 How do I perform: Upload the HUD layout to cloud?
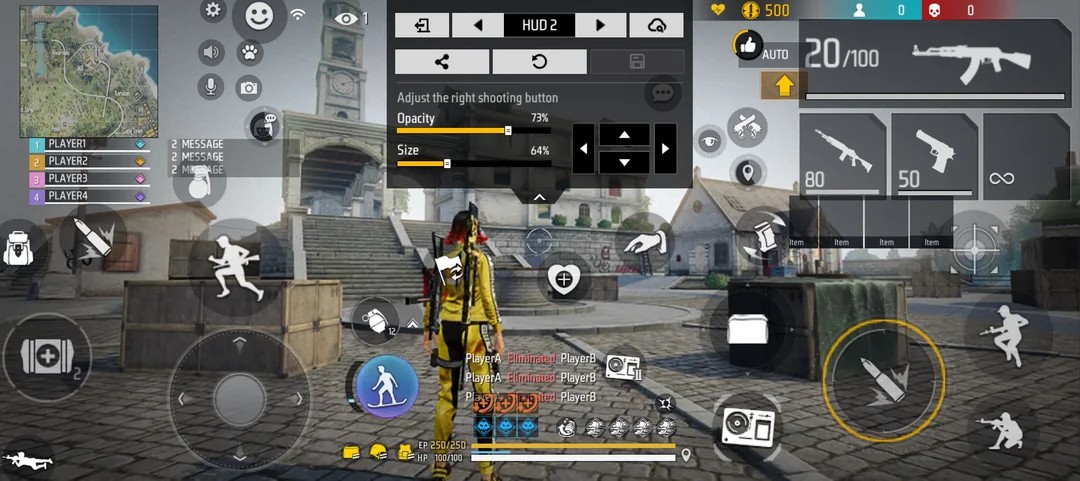pyautogui.click(x=657, y=26)
